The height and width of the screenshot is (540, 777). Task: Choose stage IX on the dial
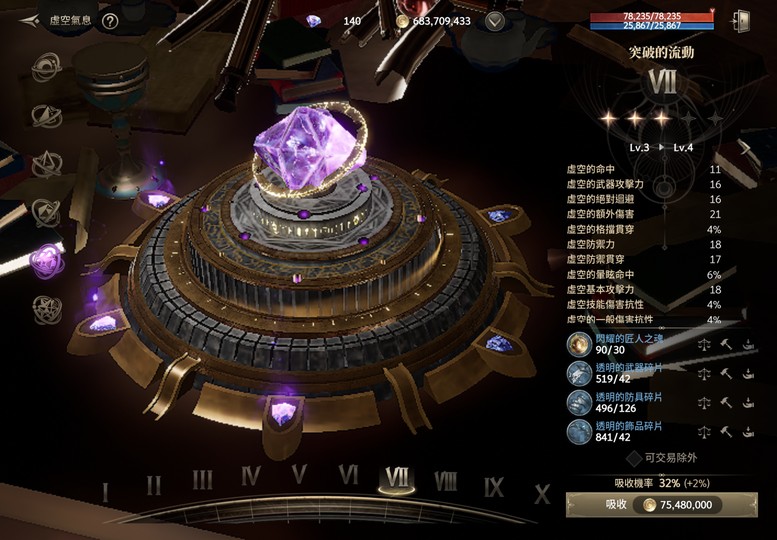(x=494, y=487)
